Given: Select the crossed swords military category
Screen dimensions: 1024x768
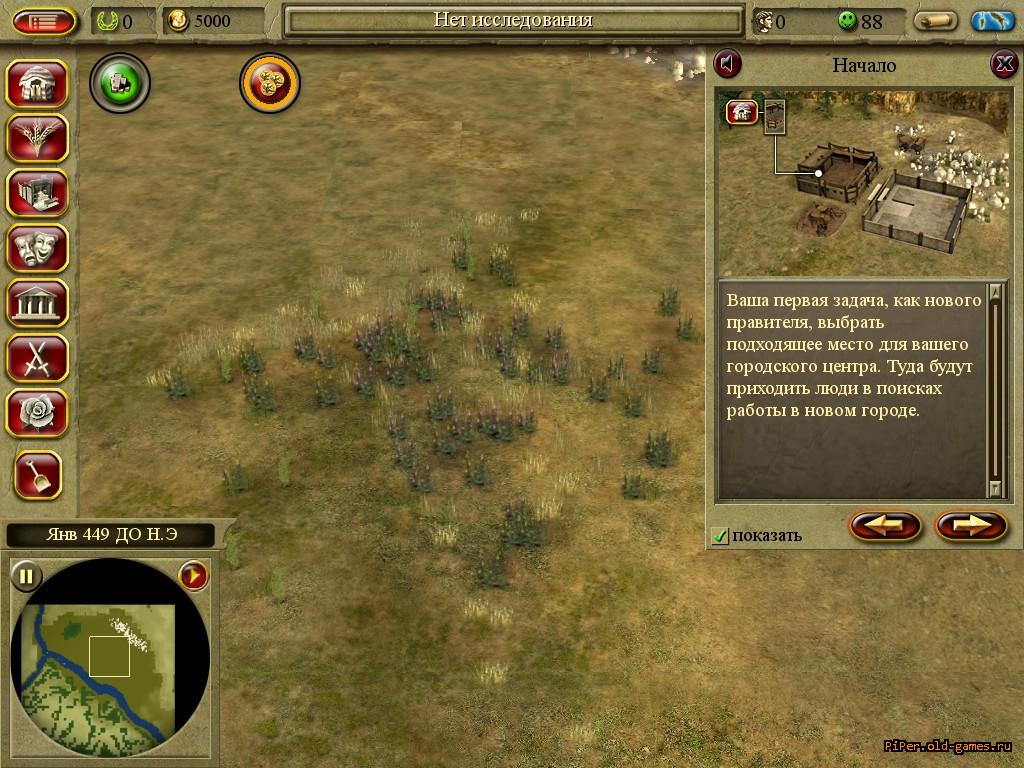Looking at the screenshot, I should (38, 357).
